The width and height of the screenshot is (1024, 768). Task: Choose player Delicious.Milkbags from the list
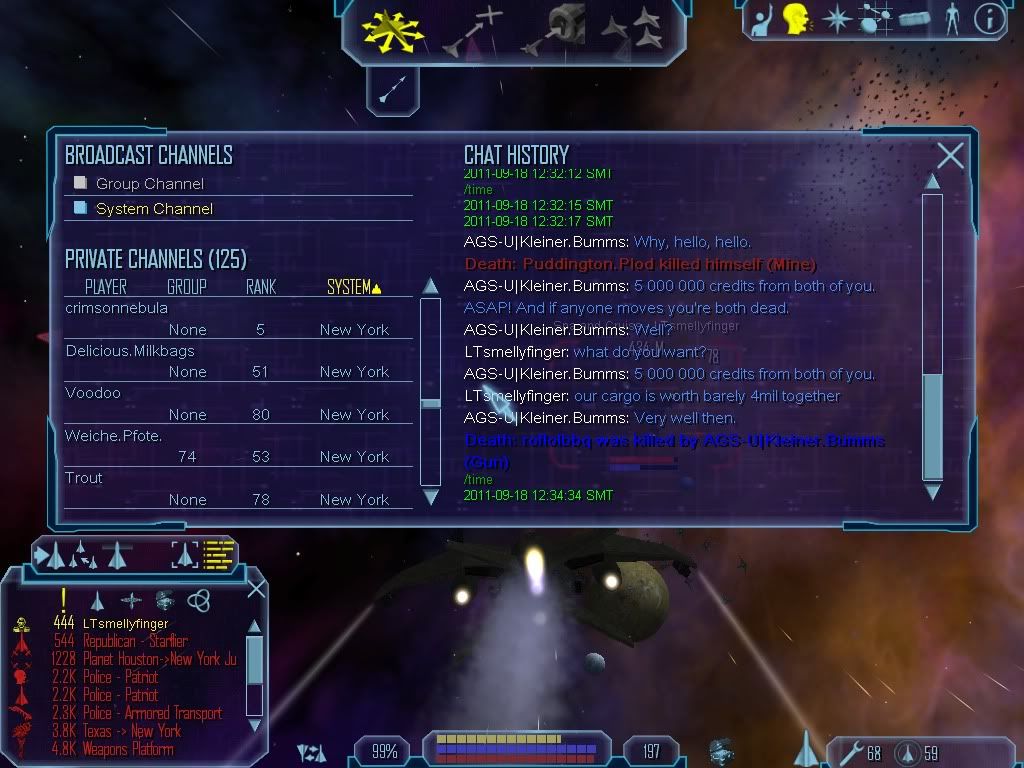click(x=130, y=351)
